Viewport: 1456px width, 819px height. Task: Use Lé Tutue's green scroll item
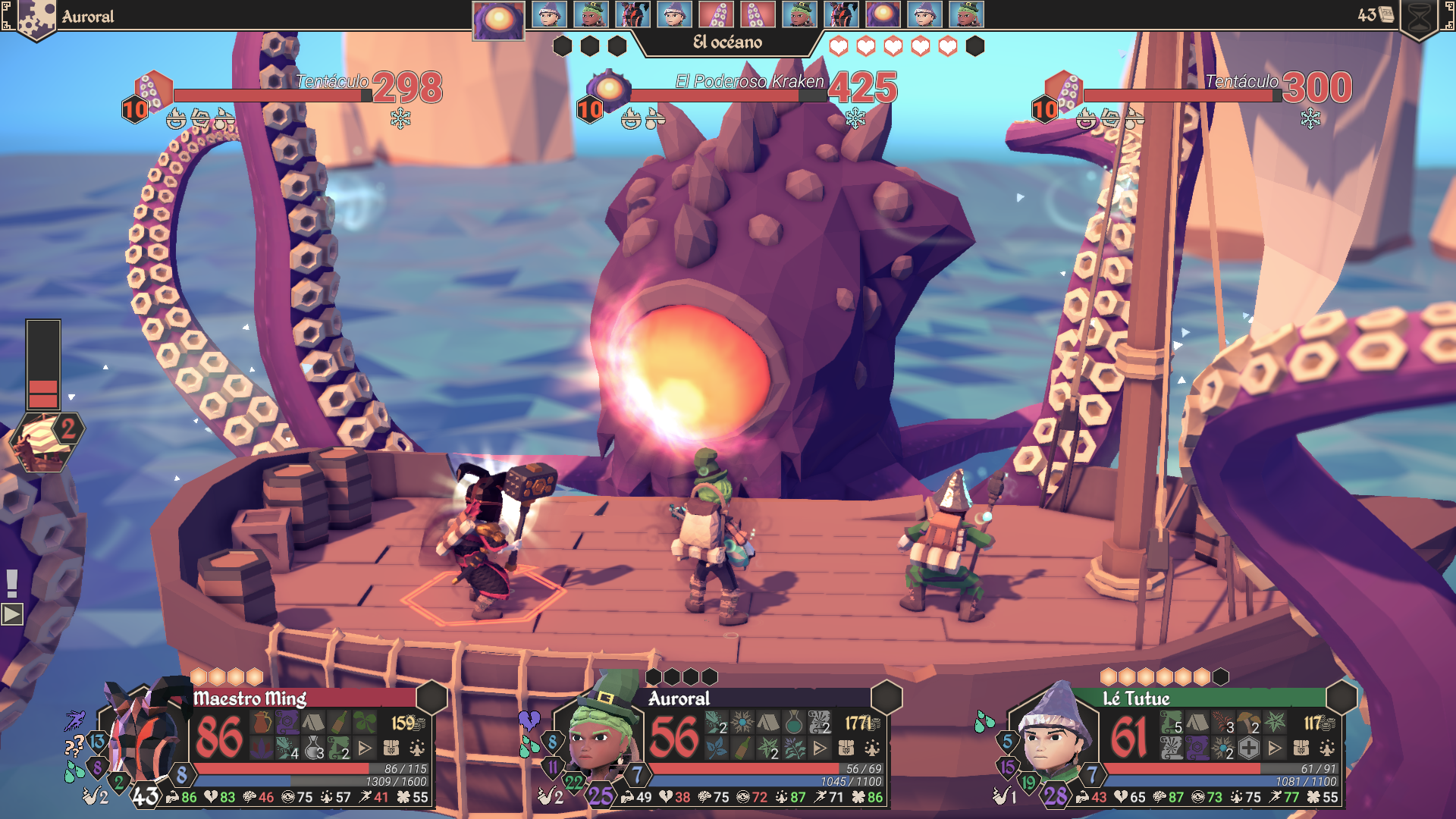click(1171, 723)
